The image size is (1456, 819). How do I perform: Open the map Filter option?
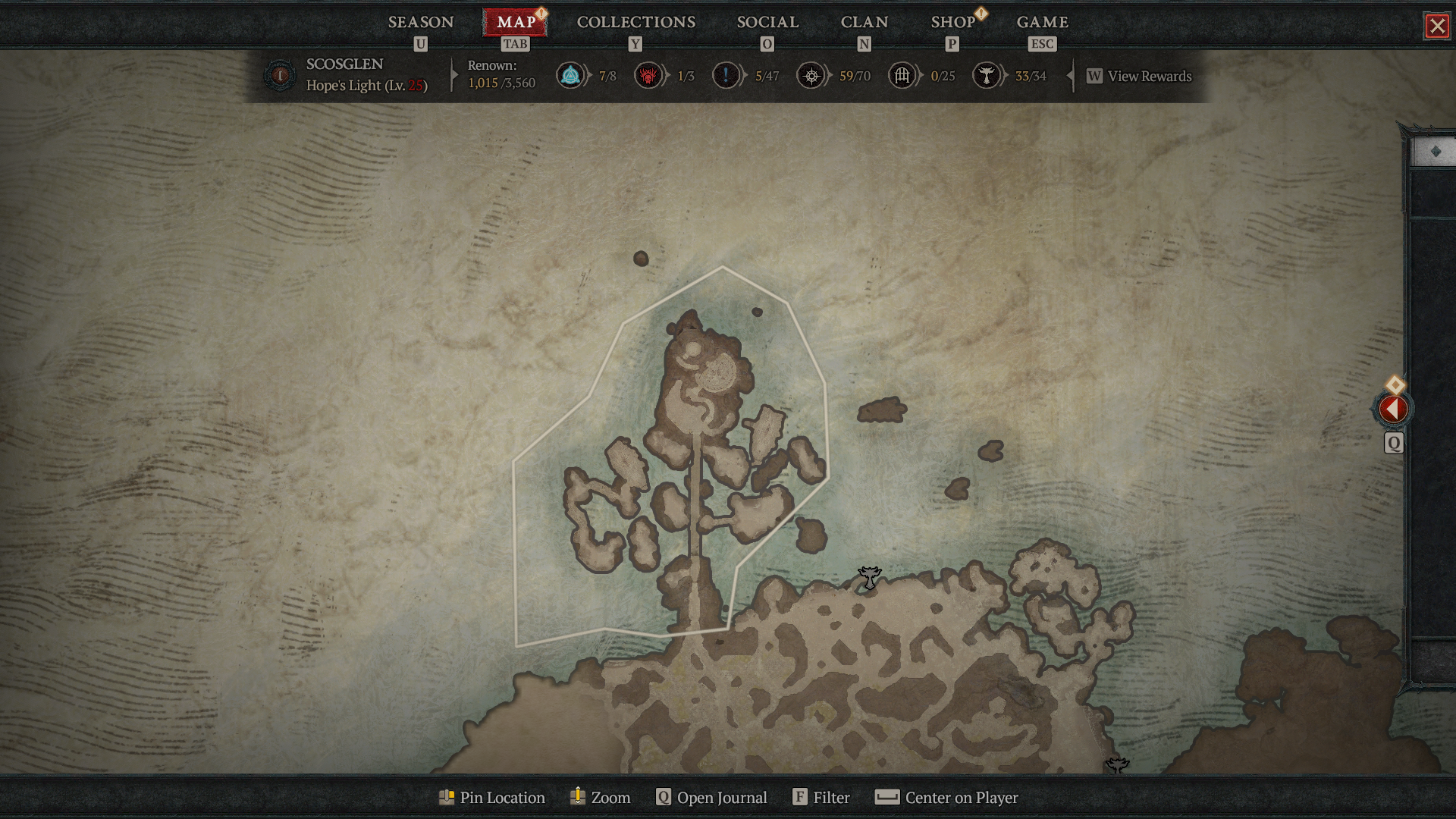coord(821,798)
